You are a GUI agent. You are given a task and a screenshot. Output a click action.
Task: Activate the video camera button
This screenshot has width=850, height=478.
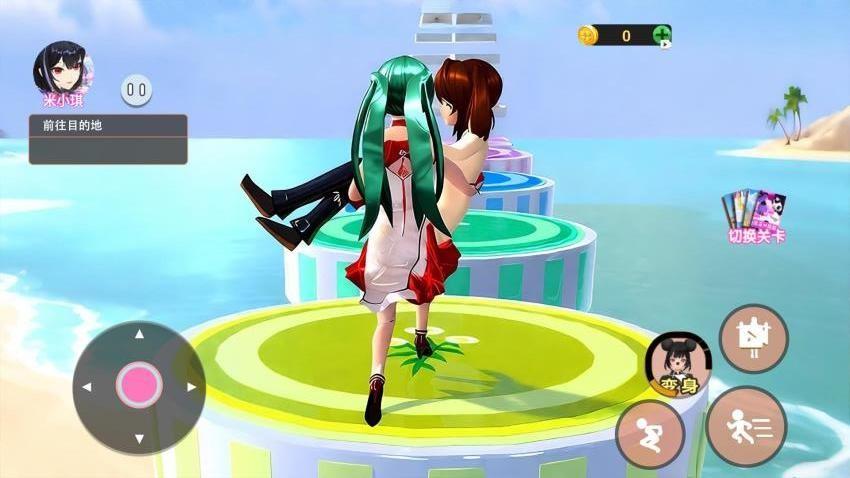pos(753,338)
